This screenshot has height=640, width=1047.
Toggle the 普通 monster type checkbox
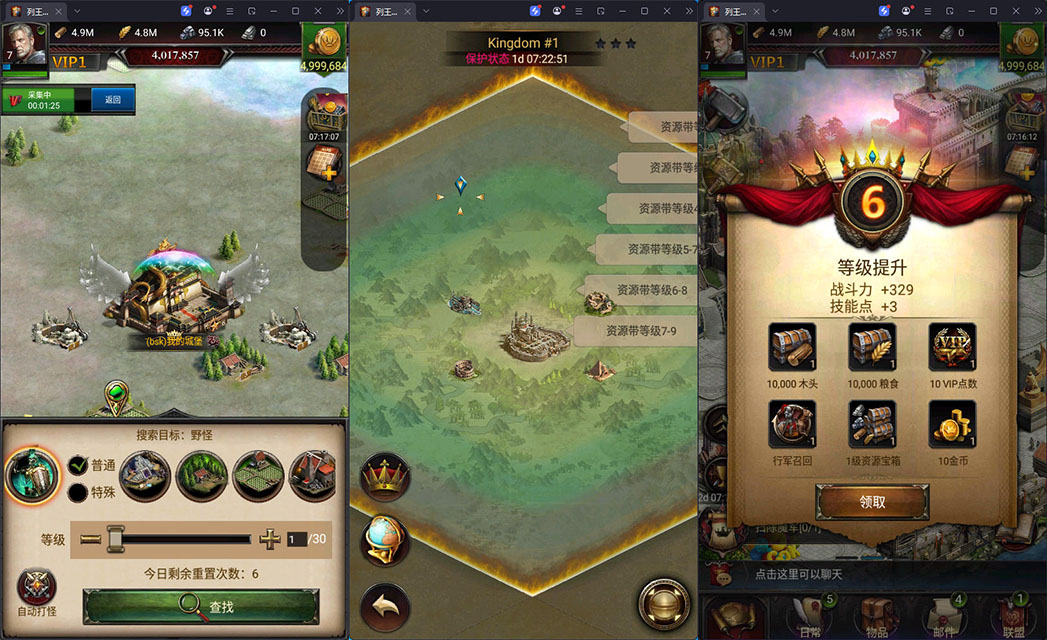(78, 465)
